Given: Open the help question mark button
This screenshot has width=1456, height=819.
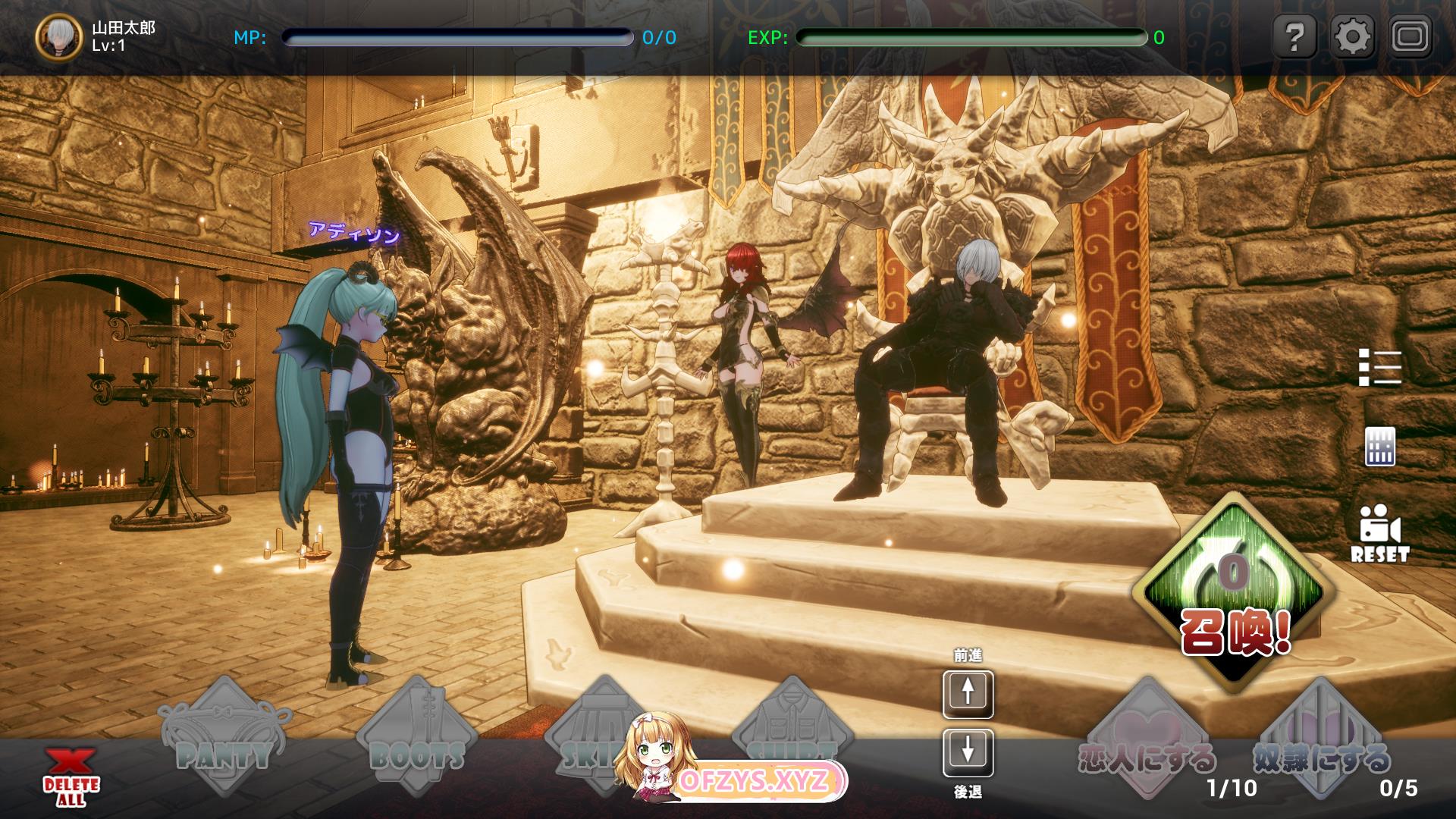Looking at the screenshot, I should tap(1295, 36).
